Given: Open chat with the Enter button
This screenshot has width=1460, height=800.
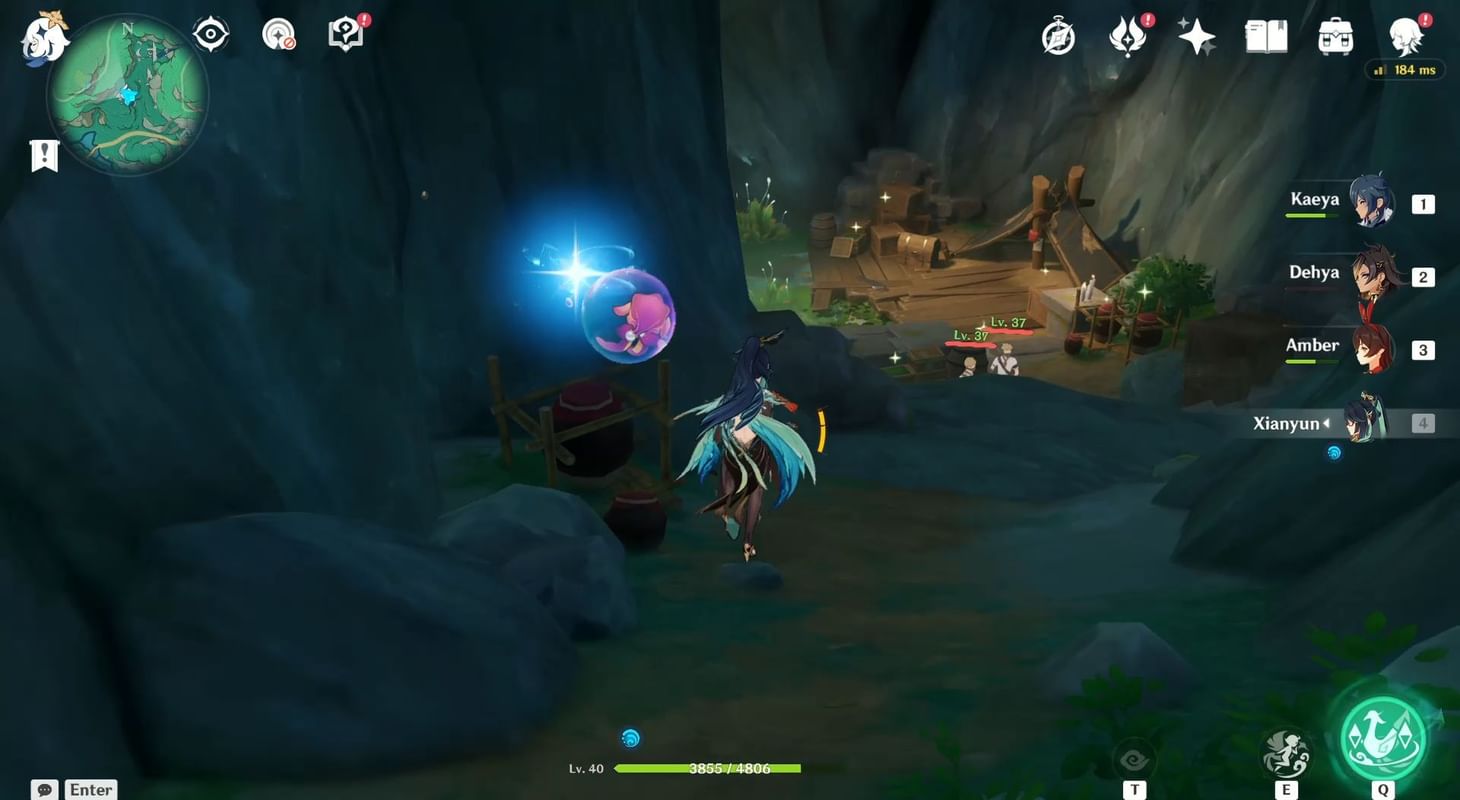Looking at the screenshot, I should point(89,789).
